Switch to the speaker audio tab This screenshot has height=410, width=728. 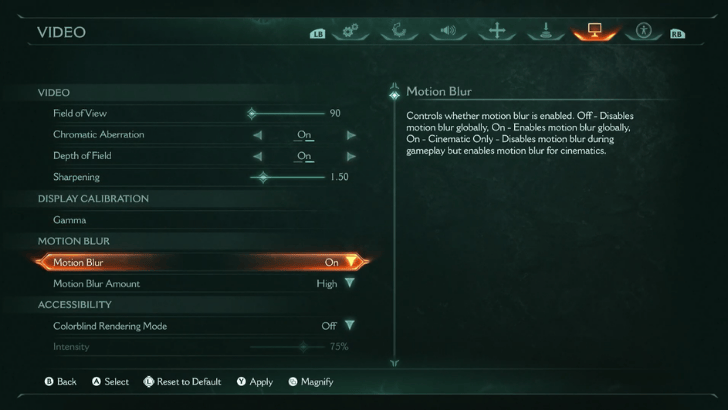[448, 31]
